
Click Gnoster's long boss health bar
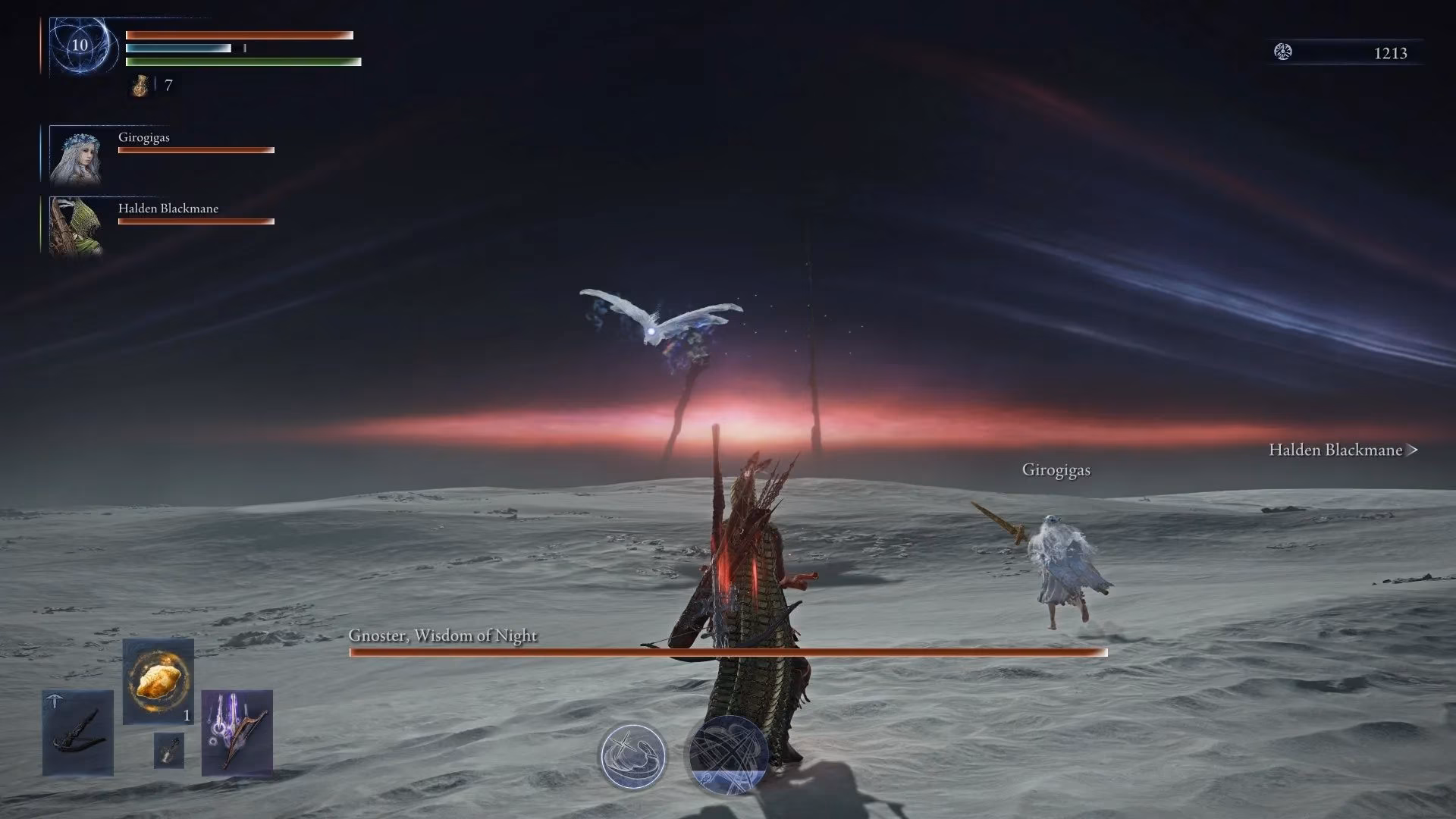tap(728, 653)
